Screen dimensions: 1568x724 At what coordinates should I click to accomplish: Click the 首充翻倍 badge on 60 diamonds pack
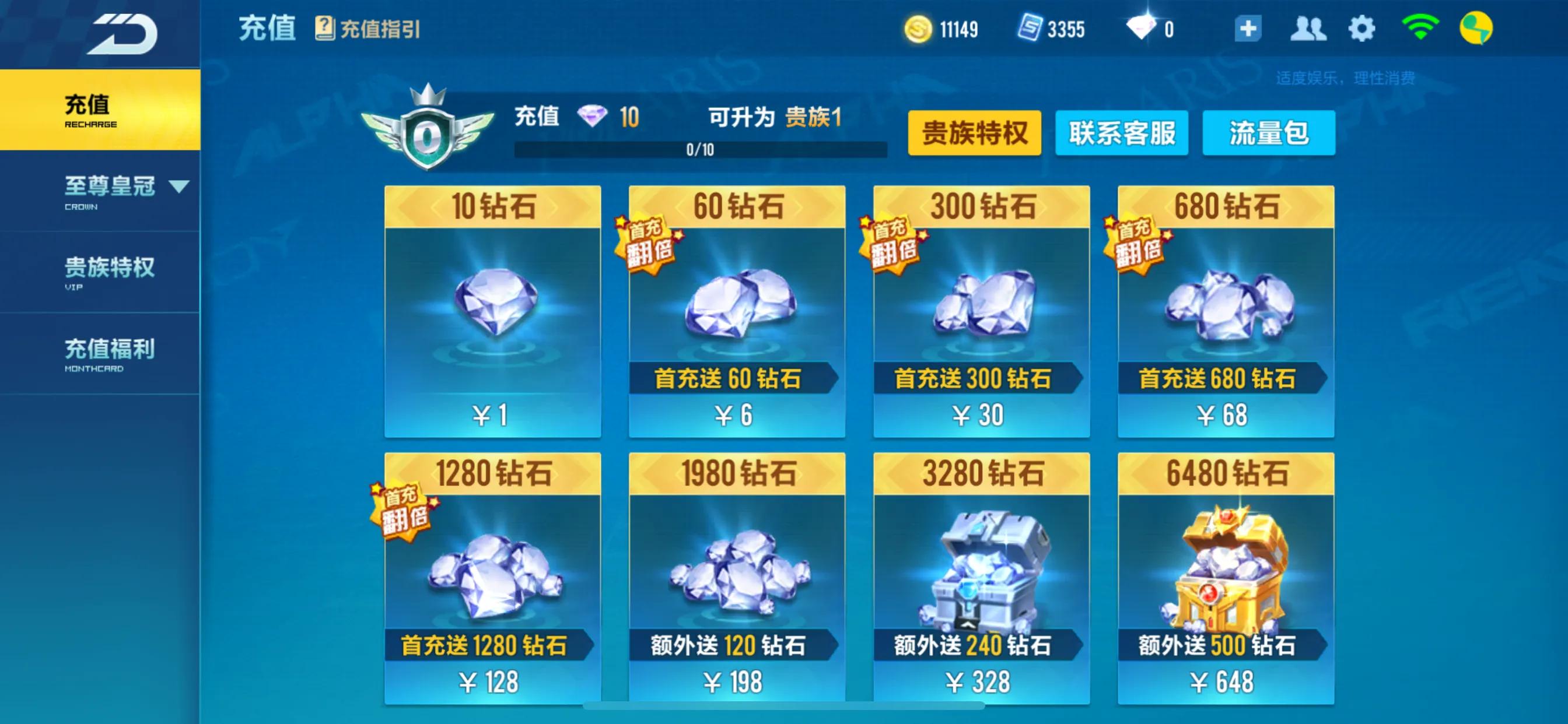645,246
